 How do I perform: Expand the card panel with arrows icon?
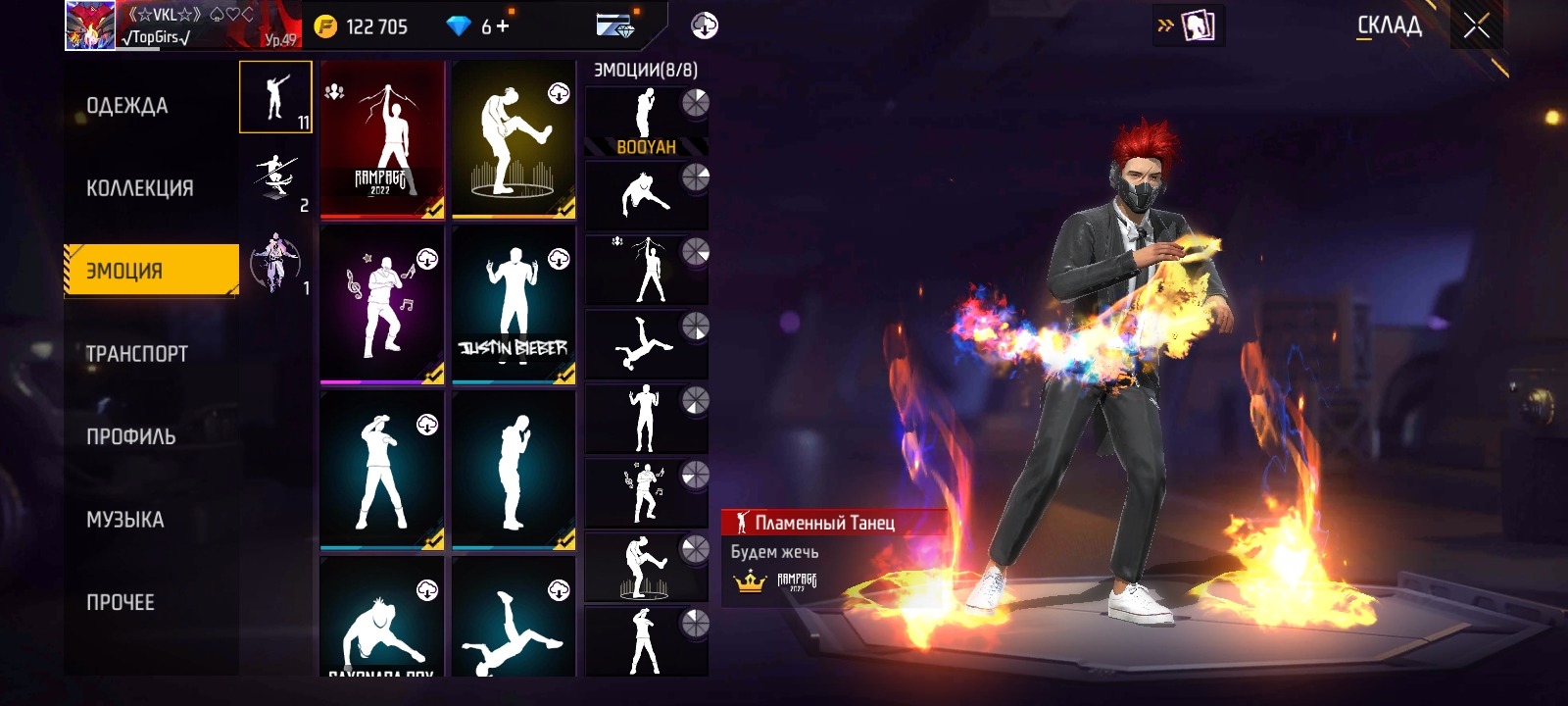pos(1189,26)
